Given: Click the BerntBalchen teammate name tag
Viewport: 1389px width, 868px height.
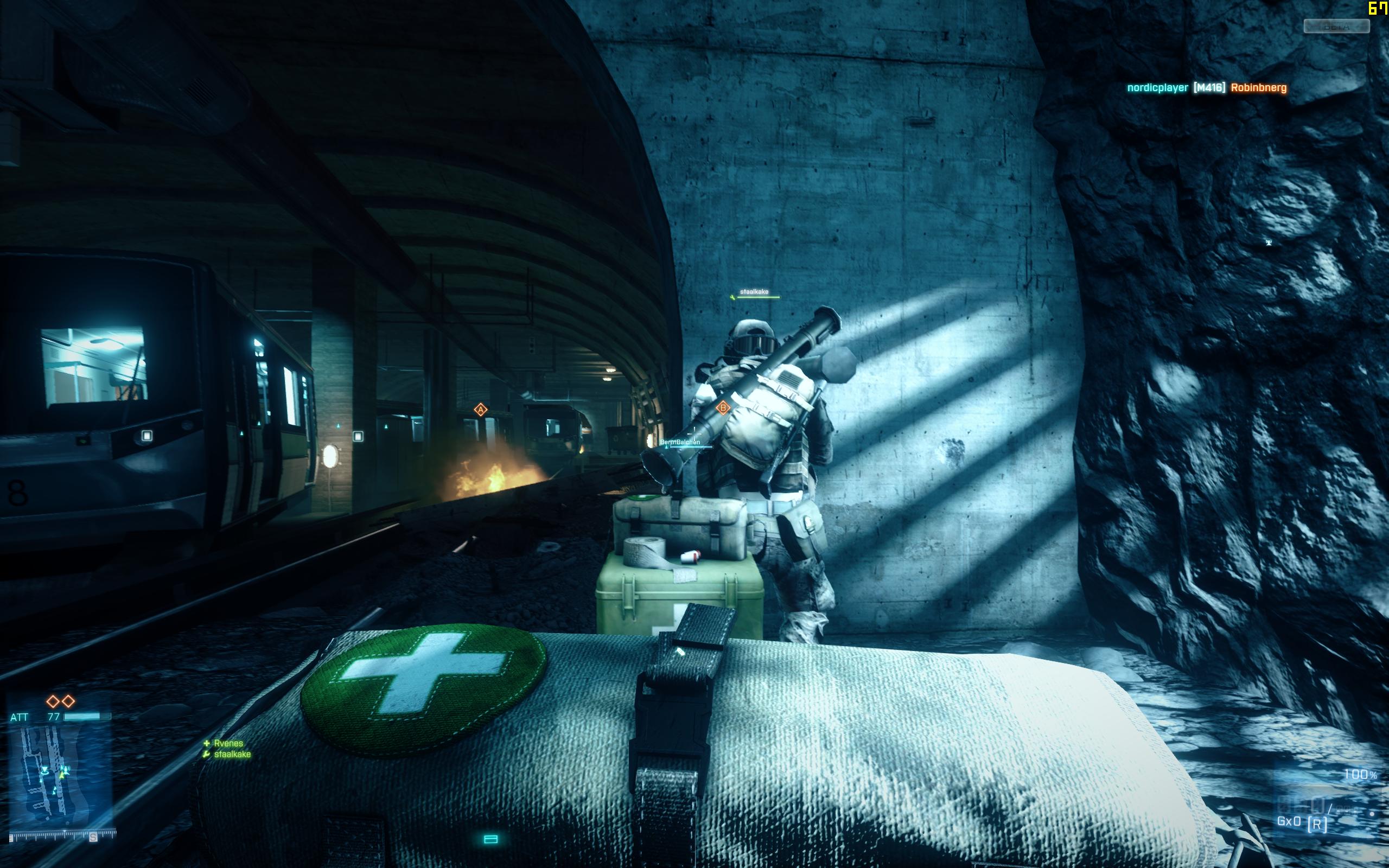Looking at the screenshot, I should 680,442.
